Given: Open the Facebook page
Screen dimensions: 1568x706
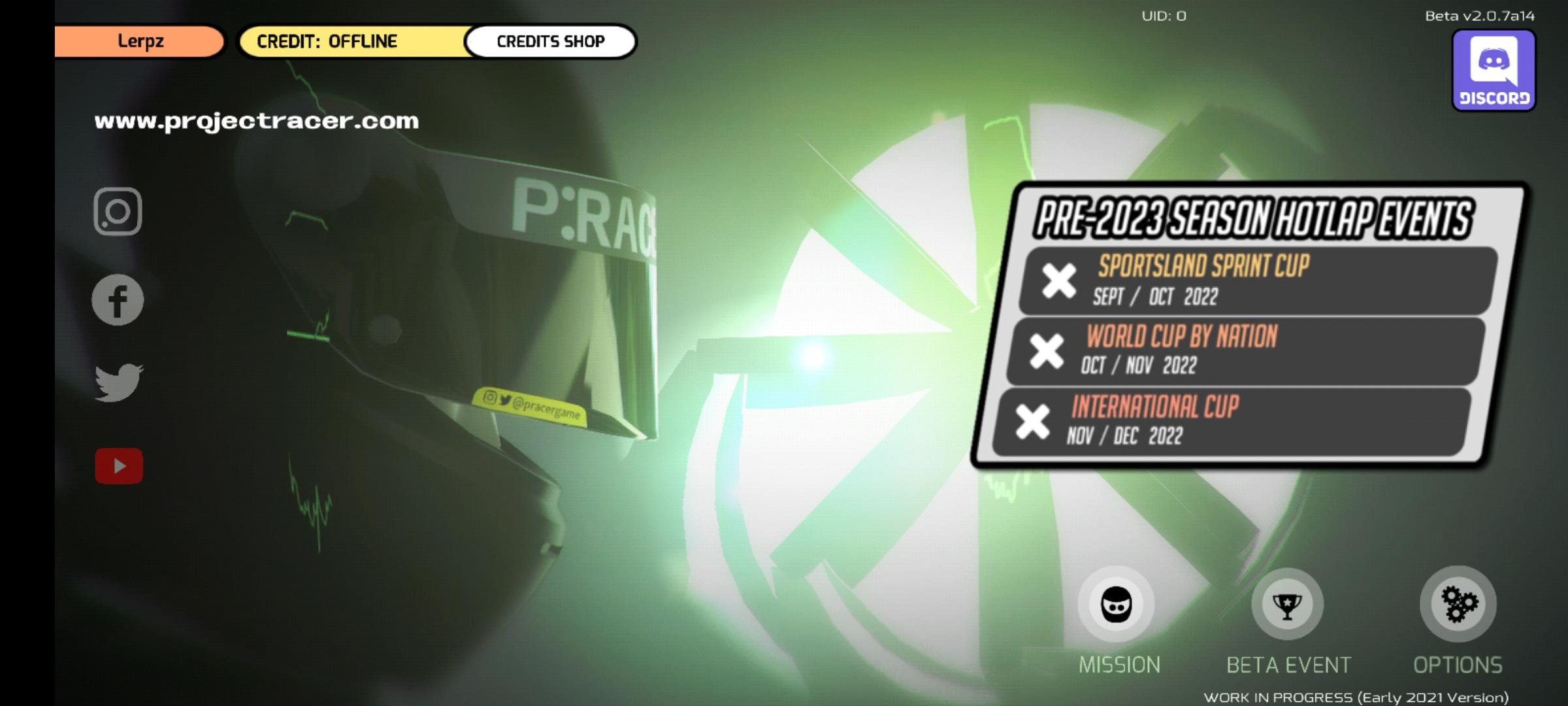Looking at the screenshot, I should click(118, 299).
